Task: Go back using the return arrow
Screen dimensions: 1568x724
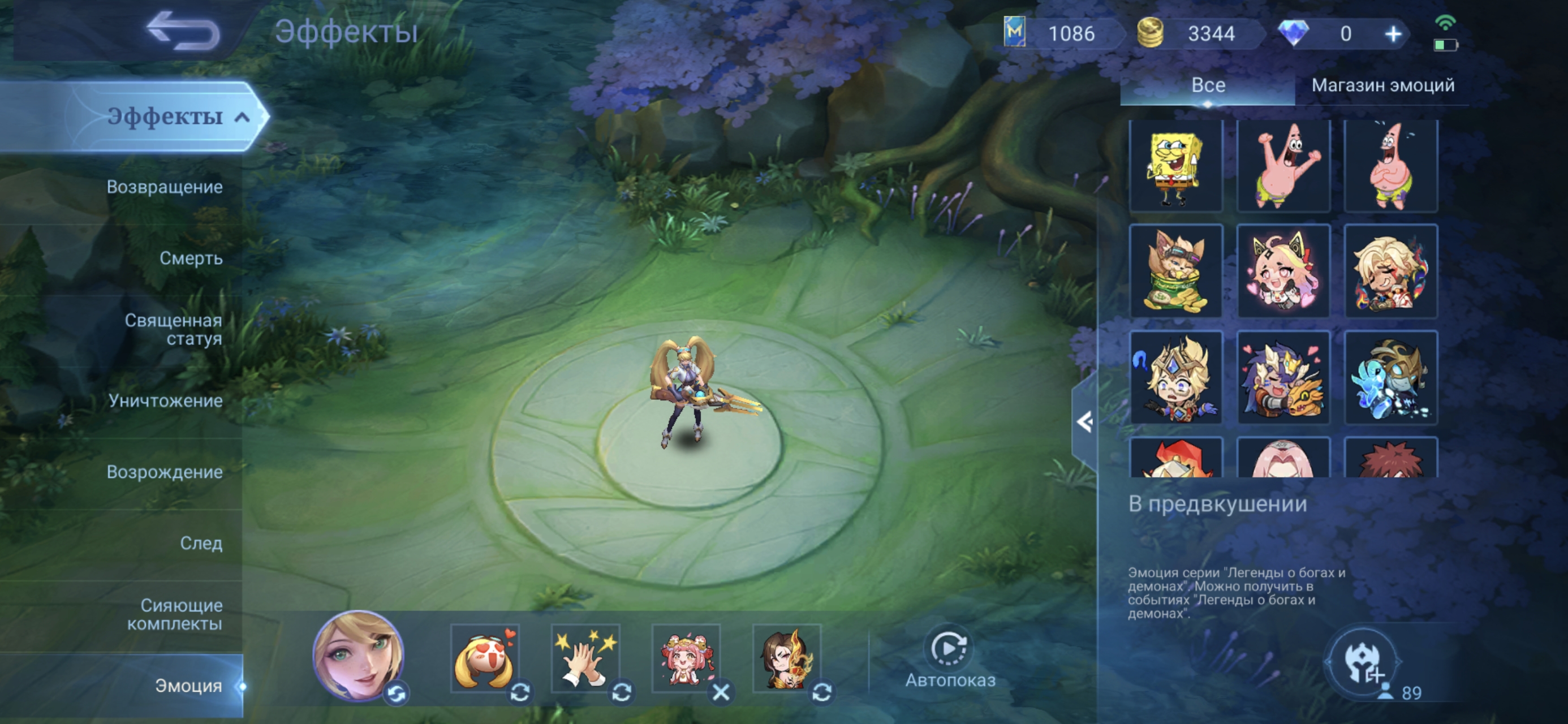Action: [x=184, y=31]
